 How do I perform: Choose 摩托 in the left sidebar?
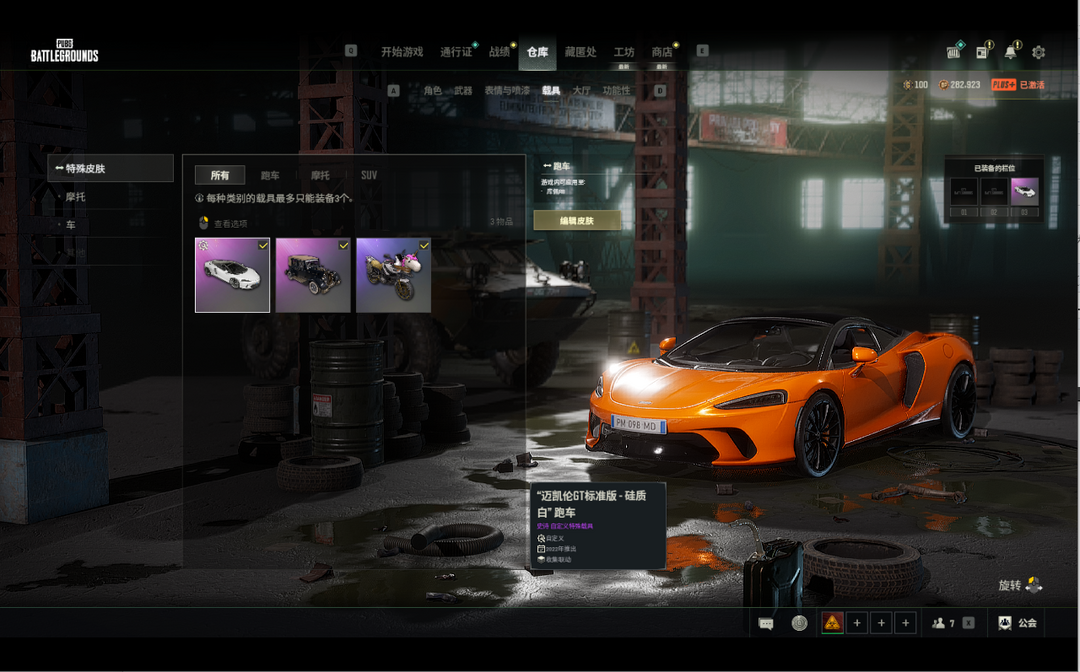[x=76, y=197]
